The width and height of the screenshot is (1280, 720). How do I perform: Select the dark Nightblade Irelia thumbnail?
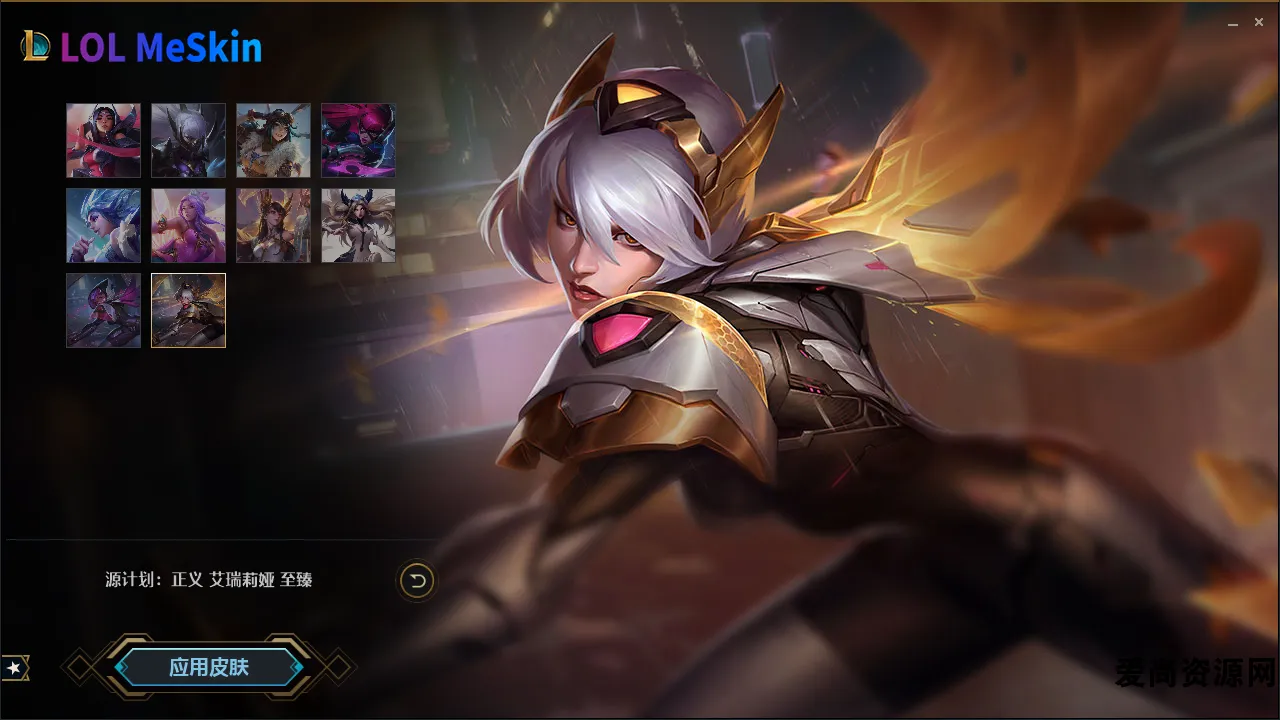point(188,140)
